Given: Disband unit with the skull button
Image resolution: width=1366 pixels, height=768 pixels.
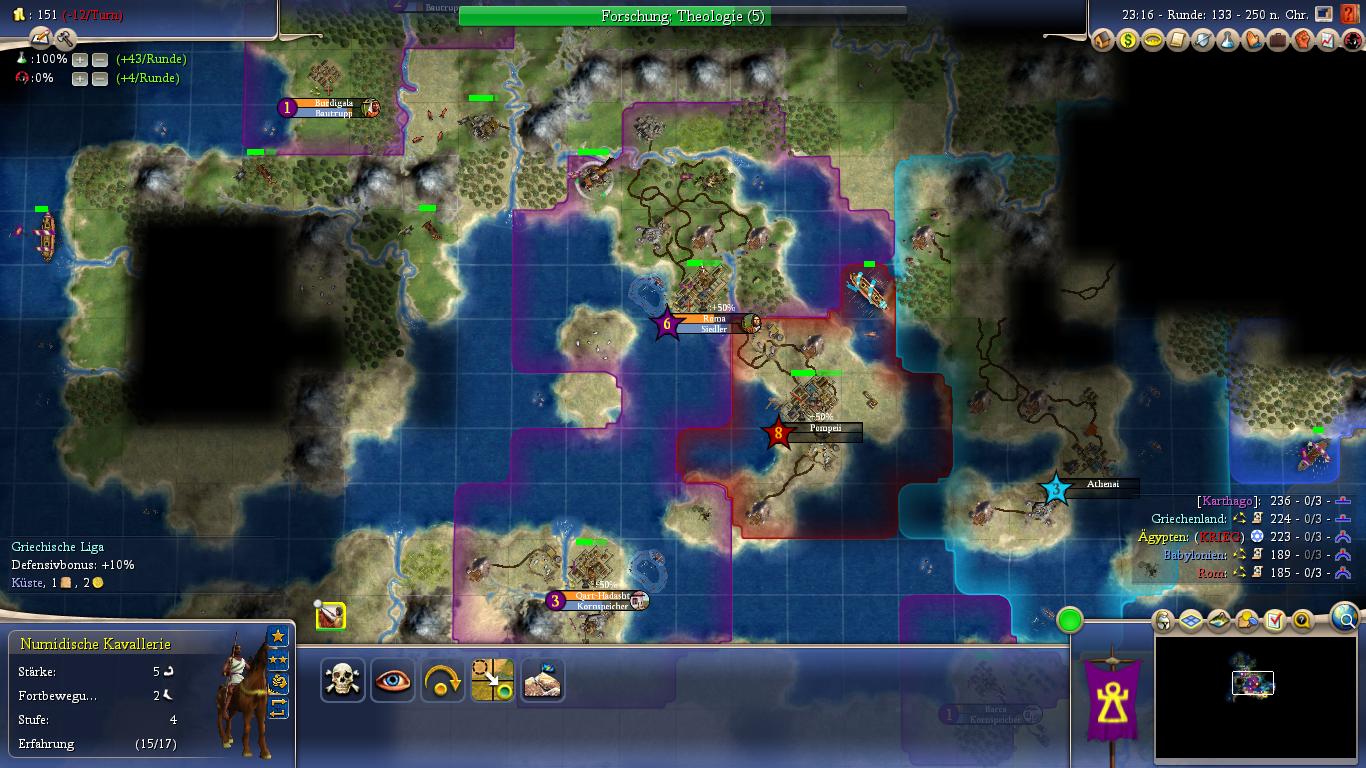Looking at the screenshot, I should (343, 681).
